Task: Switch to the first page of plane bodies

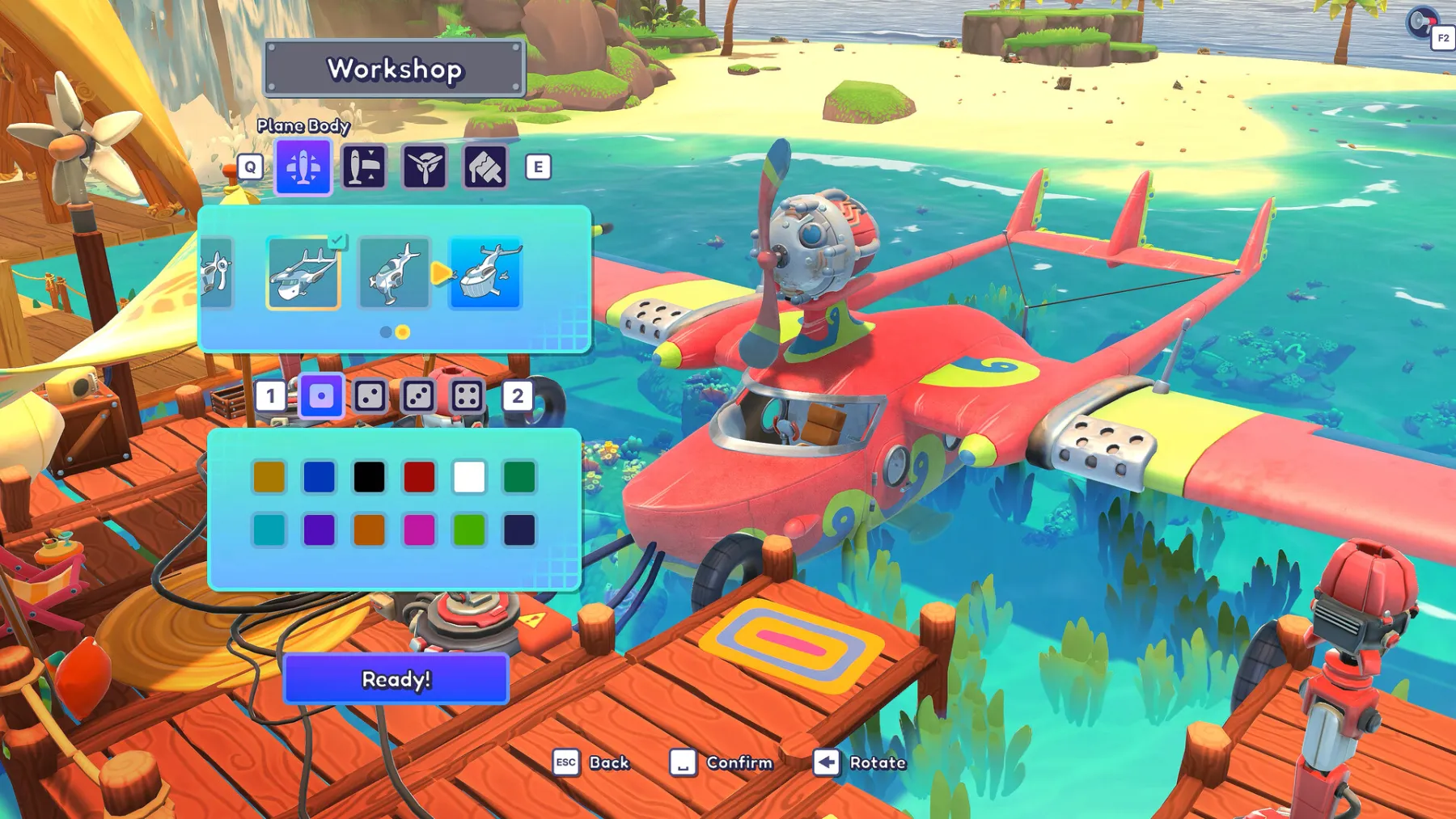Action: (385, 331)
